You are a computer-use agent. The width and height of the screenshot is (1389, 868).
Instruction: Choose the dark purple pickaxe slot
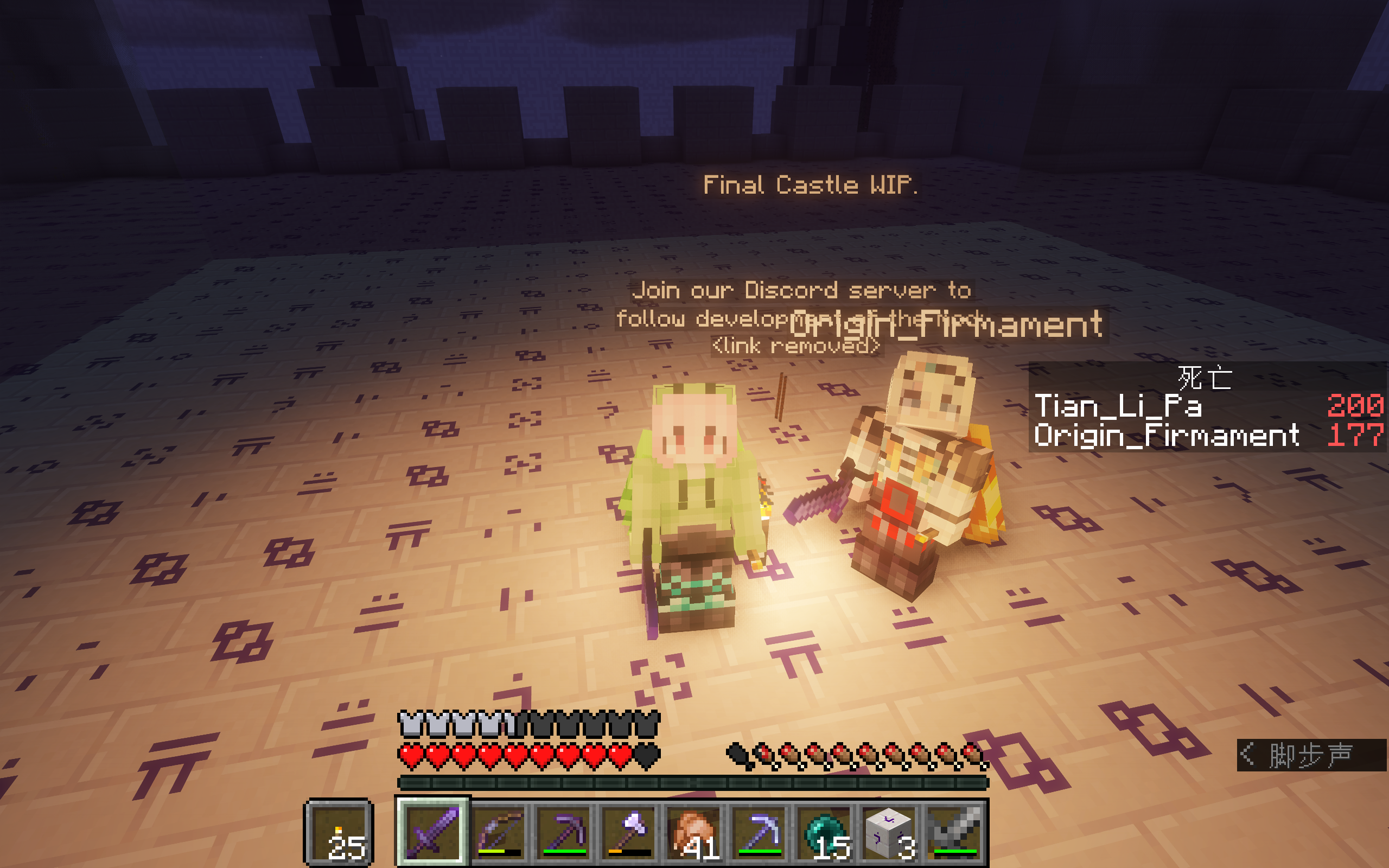[x=564, y=831]
